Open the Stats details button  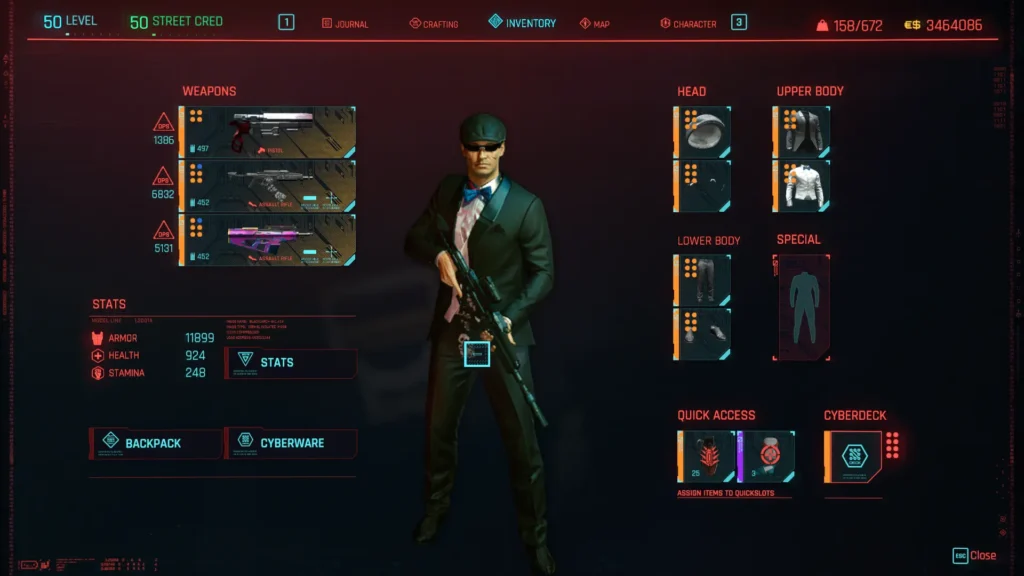[291, 362]
